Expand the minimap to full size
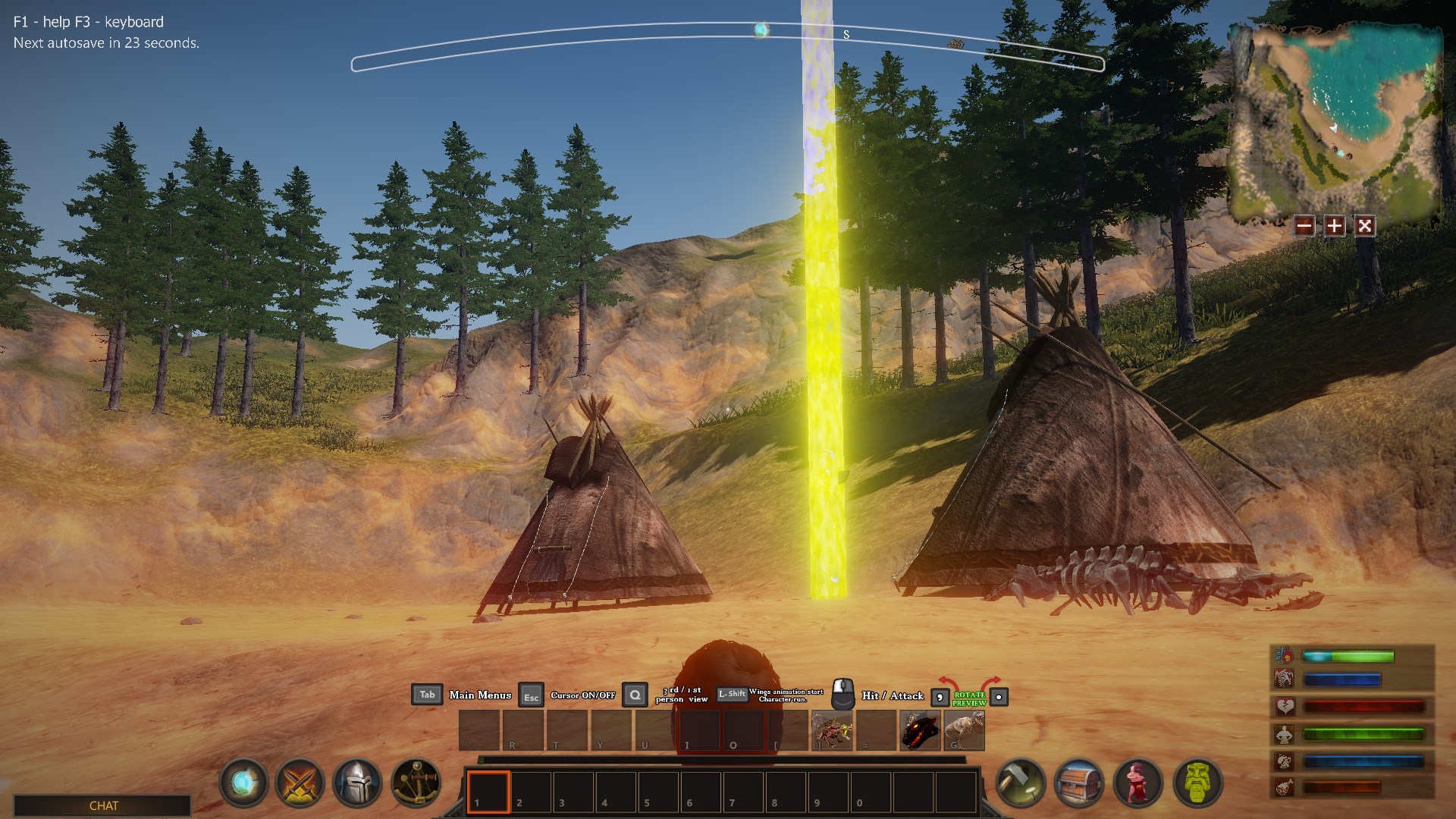 coord(1364,225)
